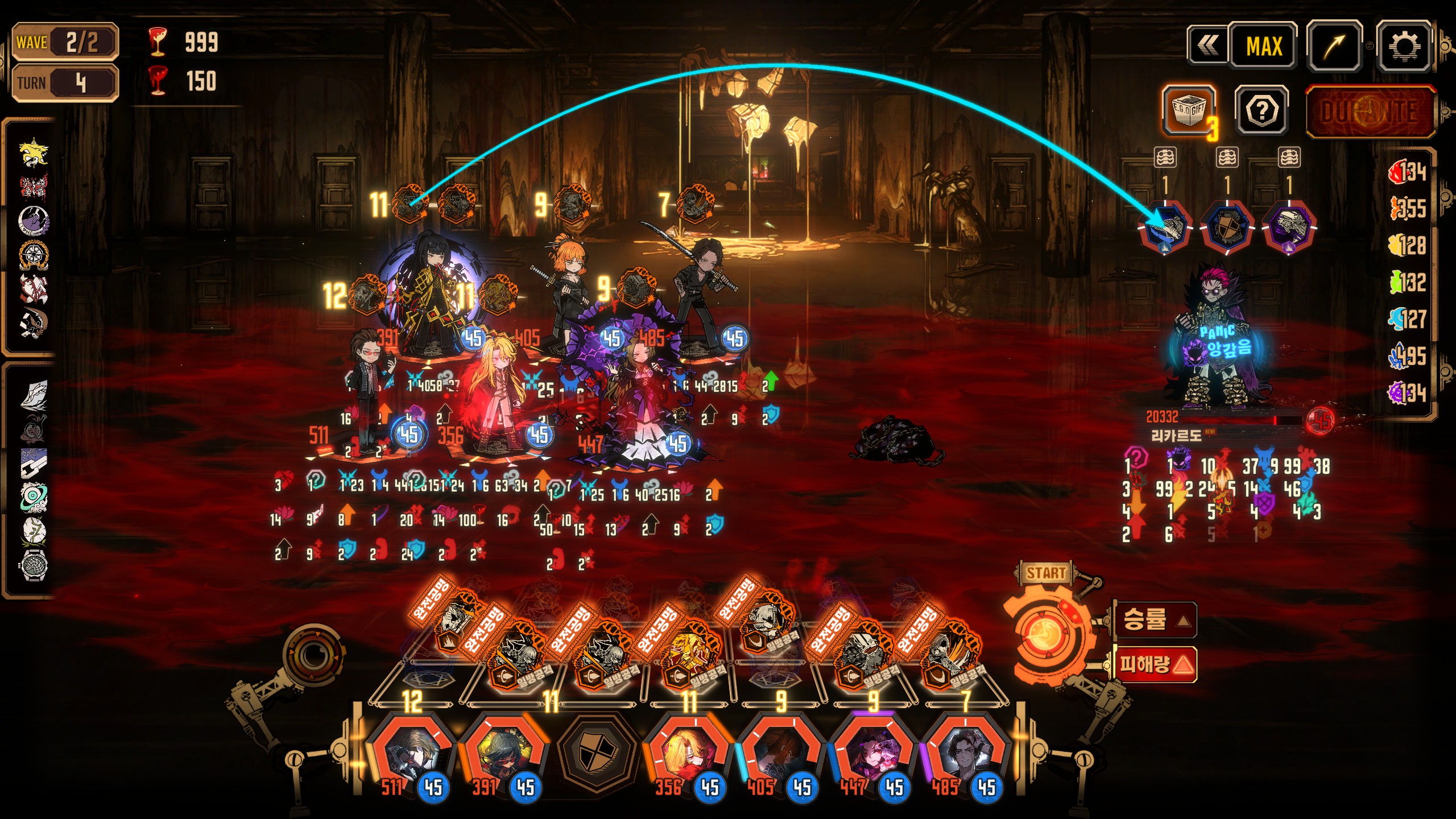Click the double left chevron button
Viewport: 1456px width, 819px height.
(1207, 46)
